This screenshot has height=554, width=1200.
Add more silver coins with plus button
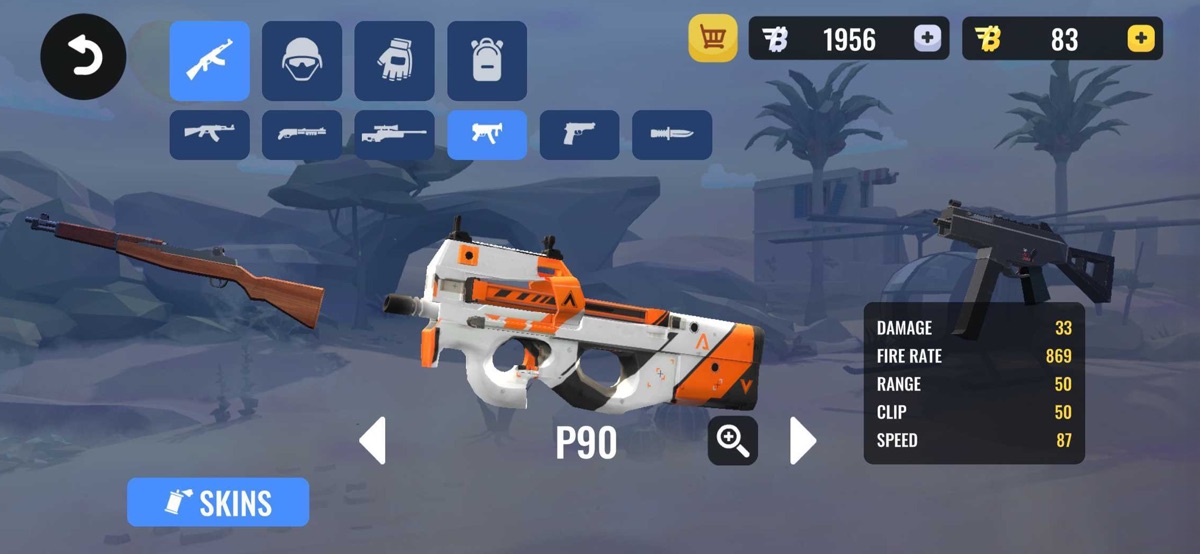click(927, 39)
